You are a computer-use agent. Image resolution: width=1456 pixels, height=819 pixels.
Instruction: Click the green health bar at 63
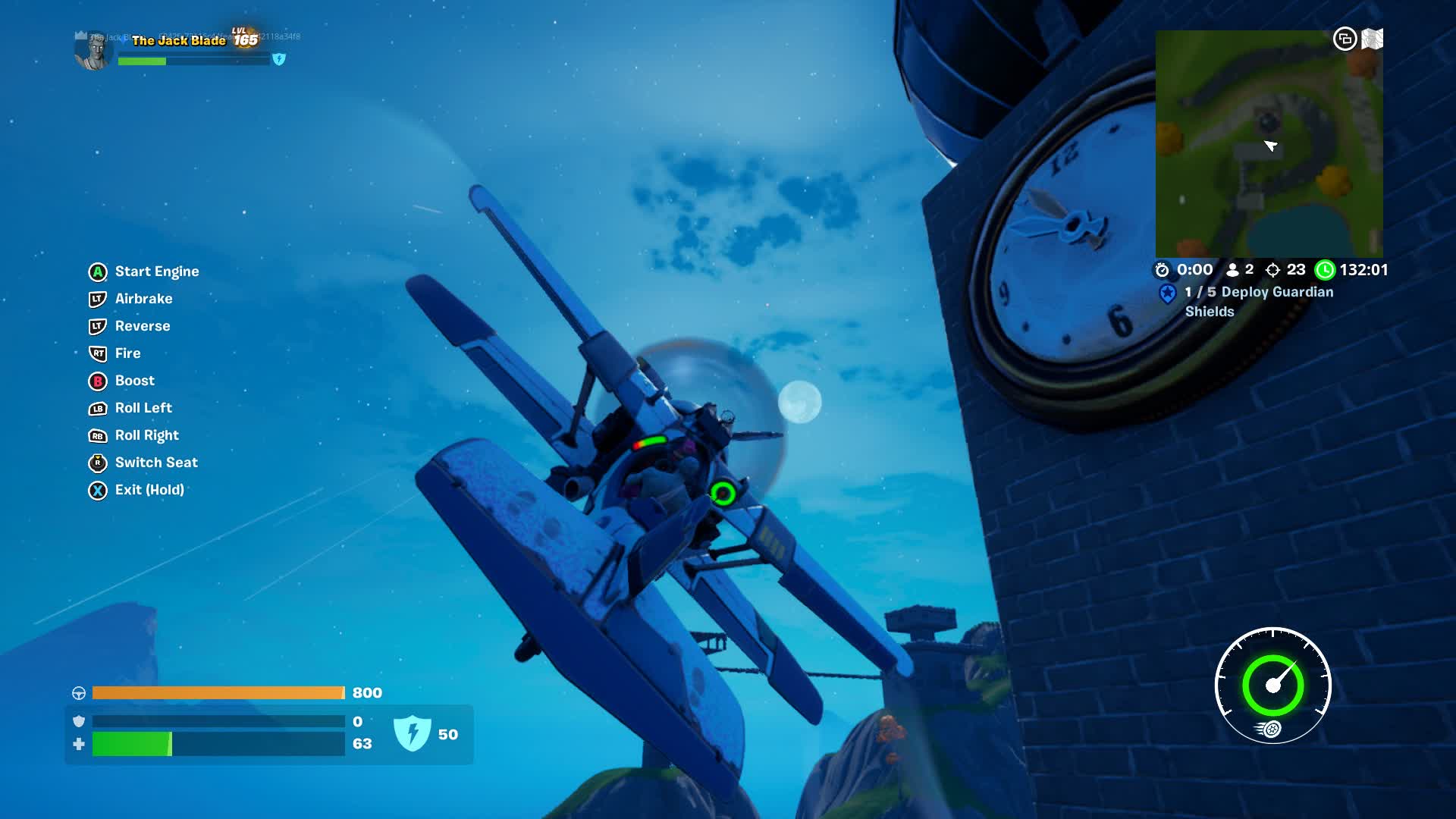tap(133, 744)
